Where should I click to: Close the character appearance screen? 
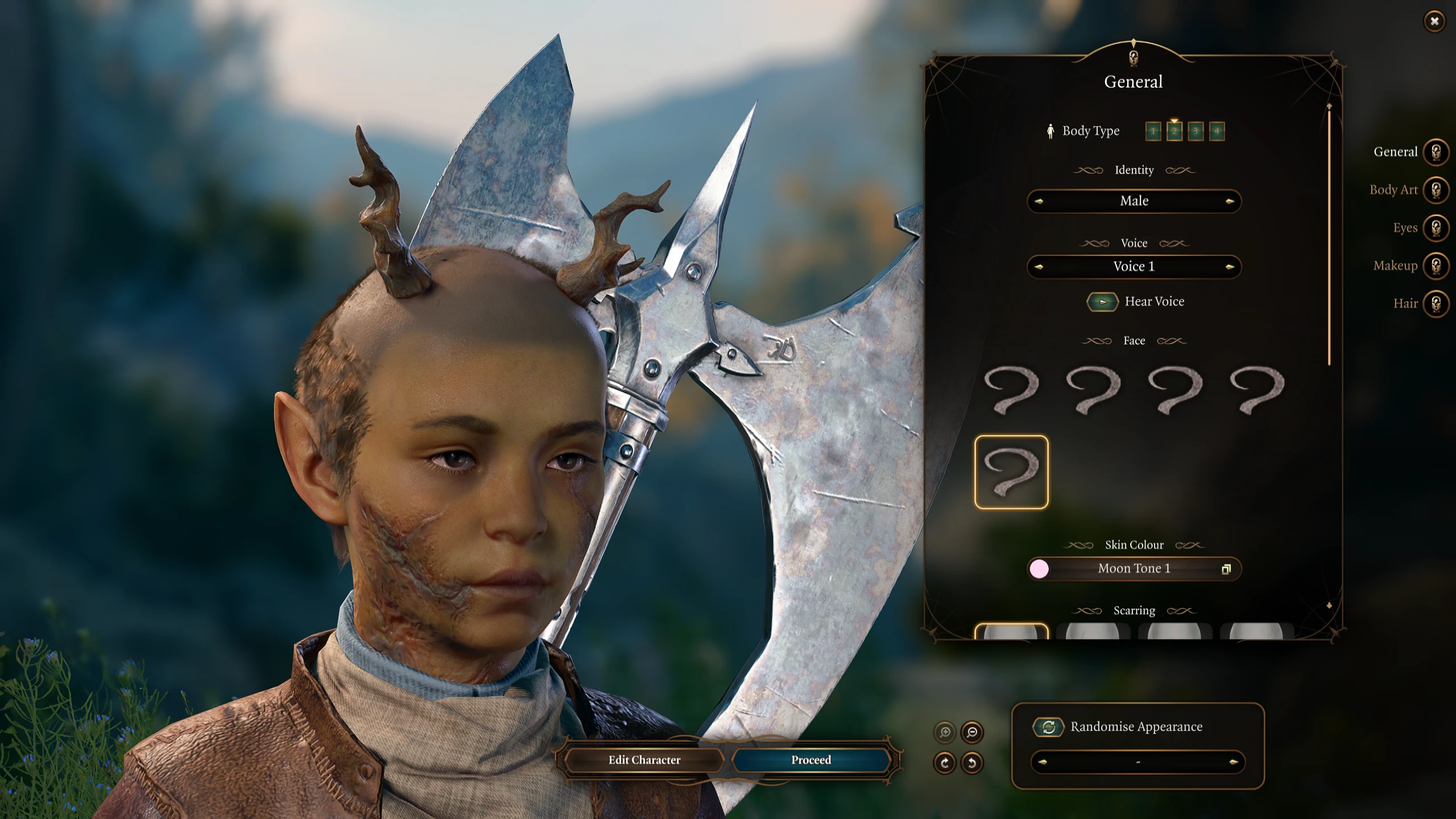(x=1434, y=22)
